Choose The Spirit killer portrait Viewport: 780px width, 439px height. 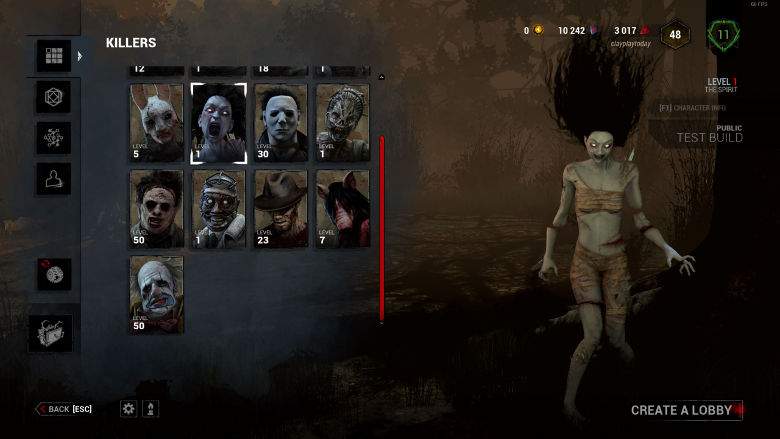(x=219, y=123)
